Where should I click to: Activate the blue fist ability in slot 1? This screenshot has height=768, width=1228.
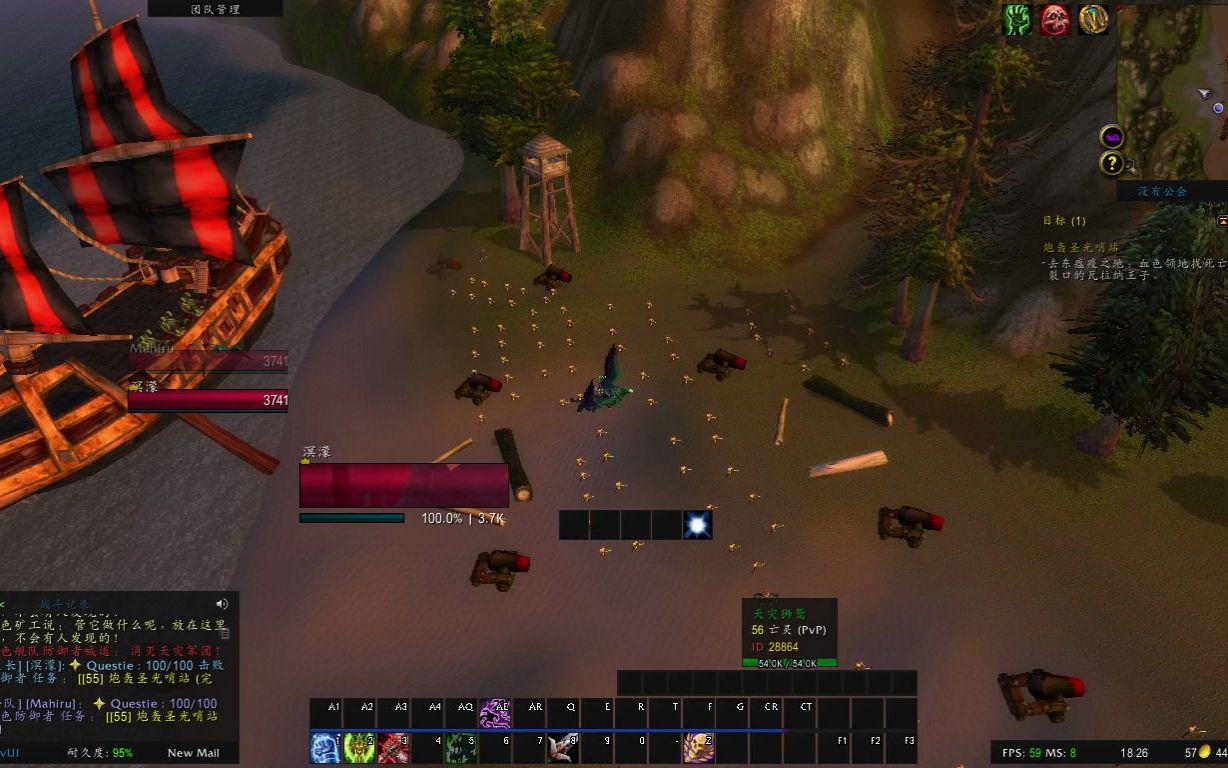(x=326, y=748)
